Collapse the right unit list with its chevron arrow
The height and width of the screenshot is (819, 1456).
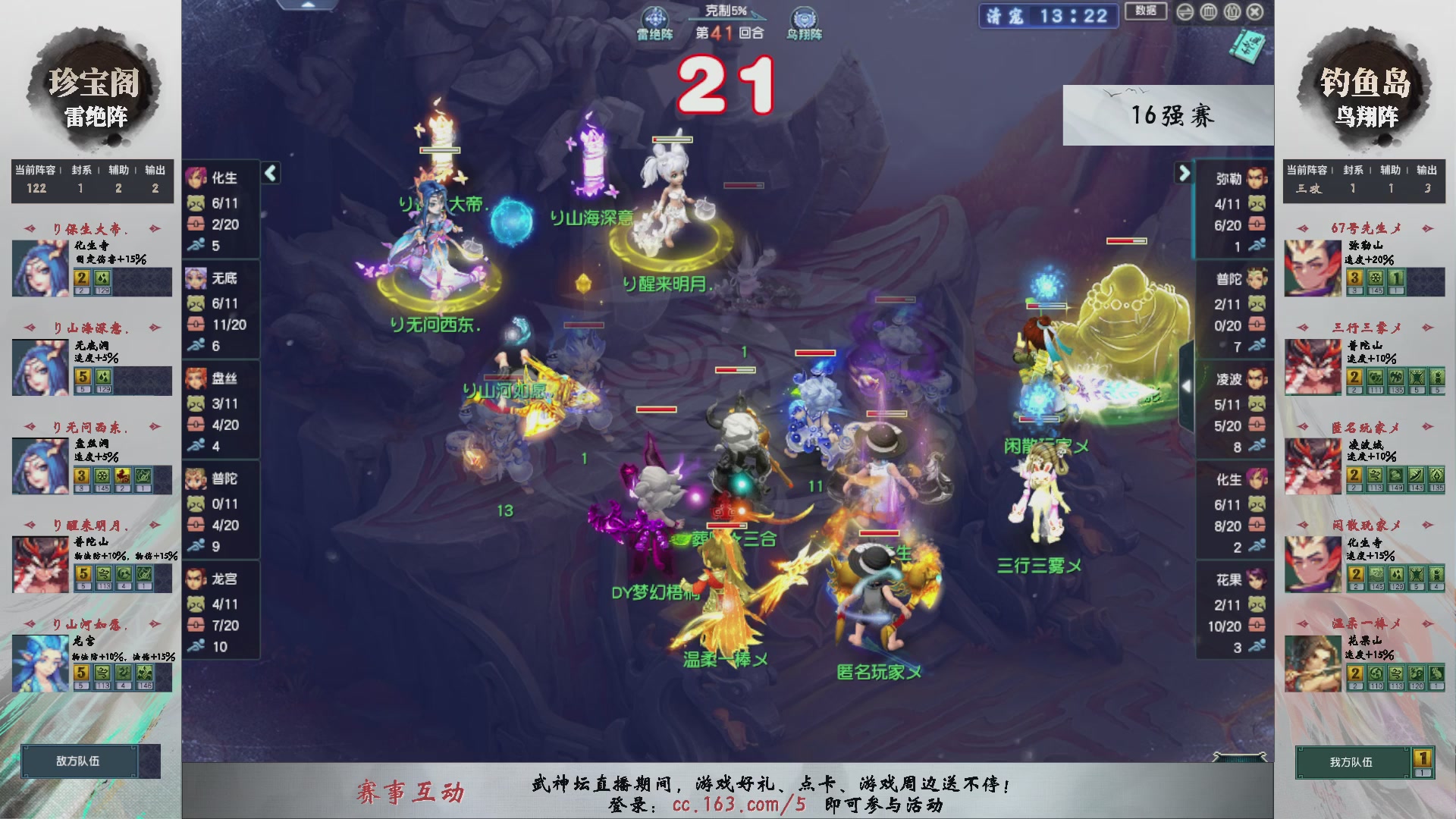pos(1185,173)
